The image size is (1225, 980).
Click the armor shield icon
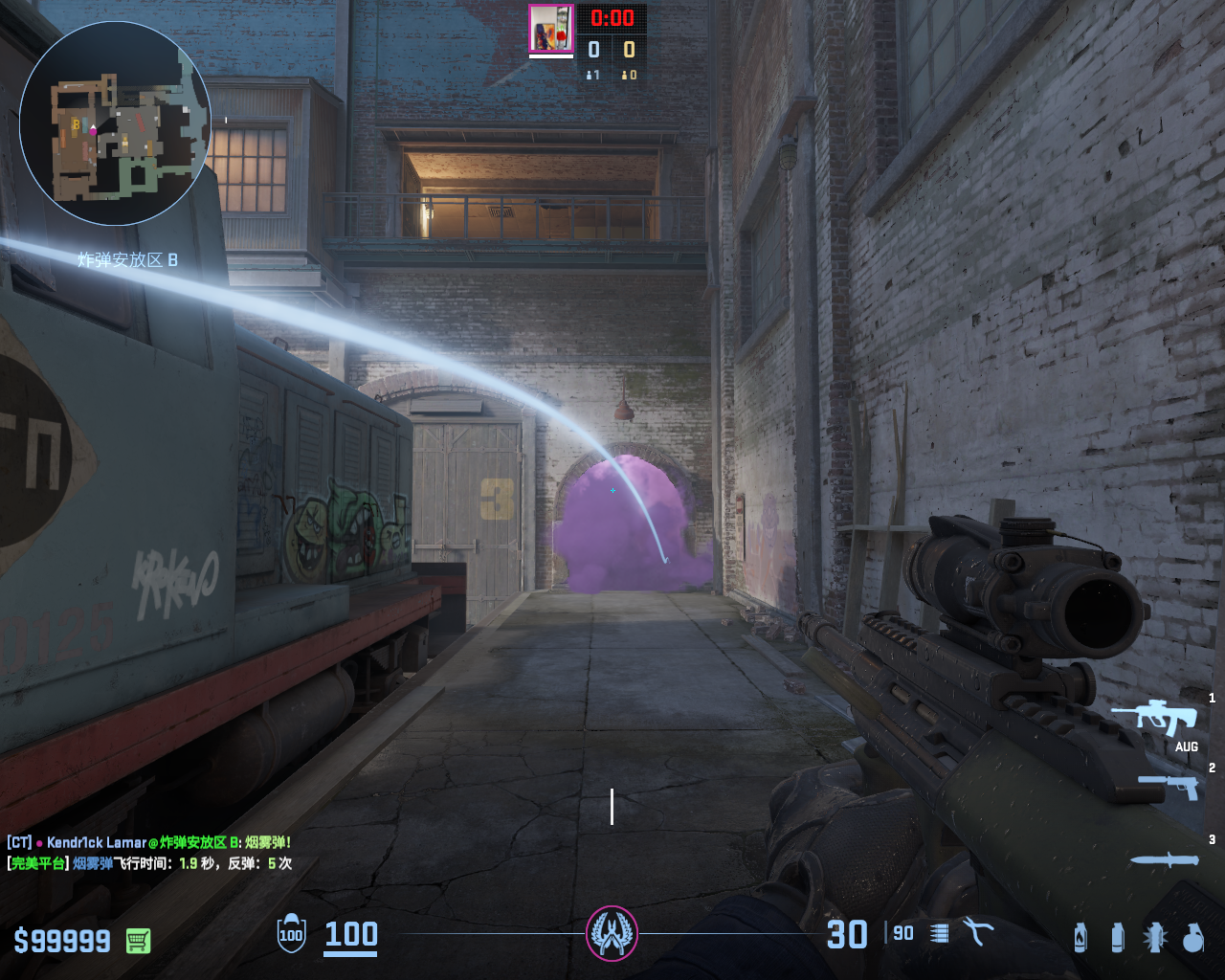point(291,934)
